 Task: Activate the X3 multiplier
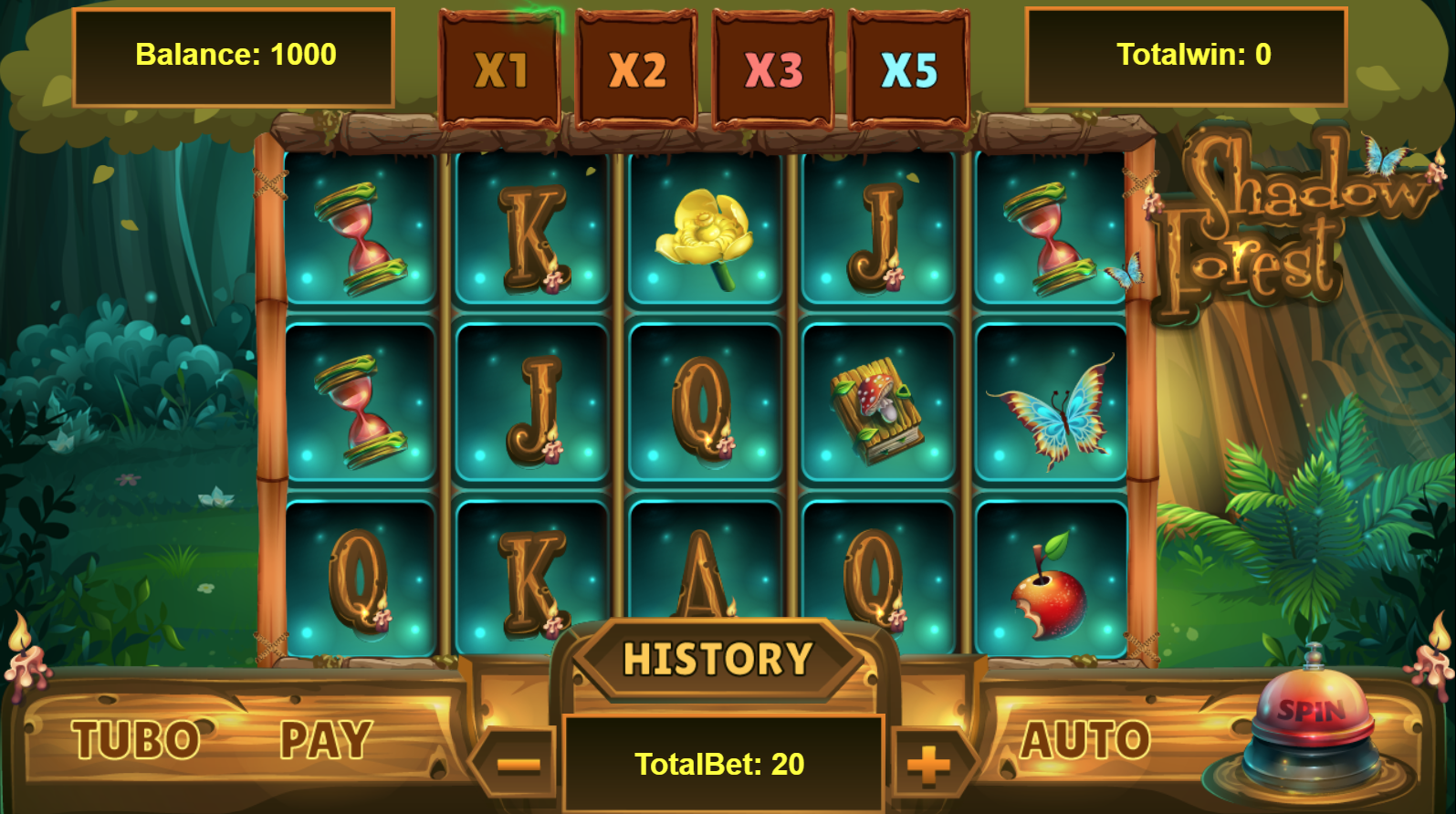click(773, 69)
